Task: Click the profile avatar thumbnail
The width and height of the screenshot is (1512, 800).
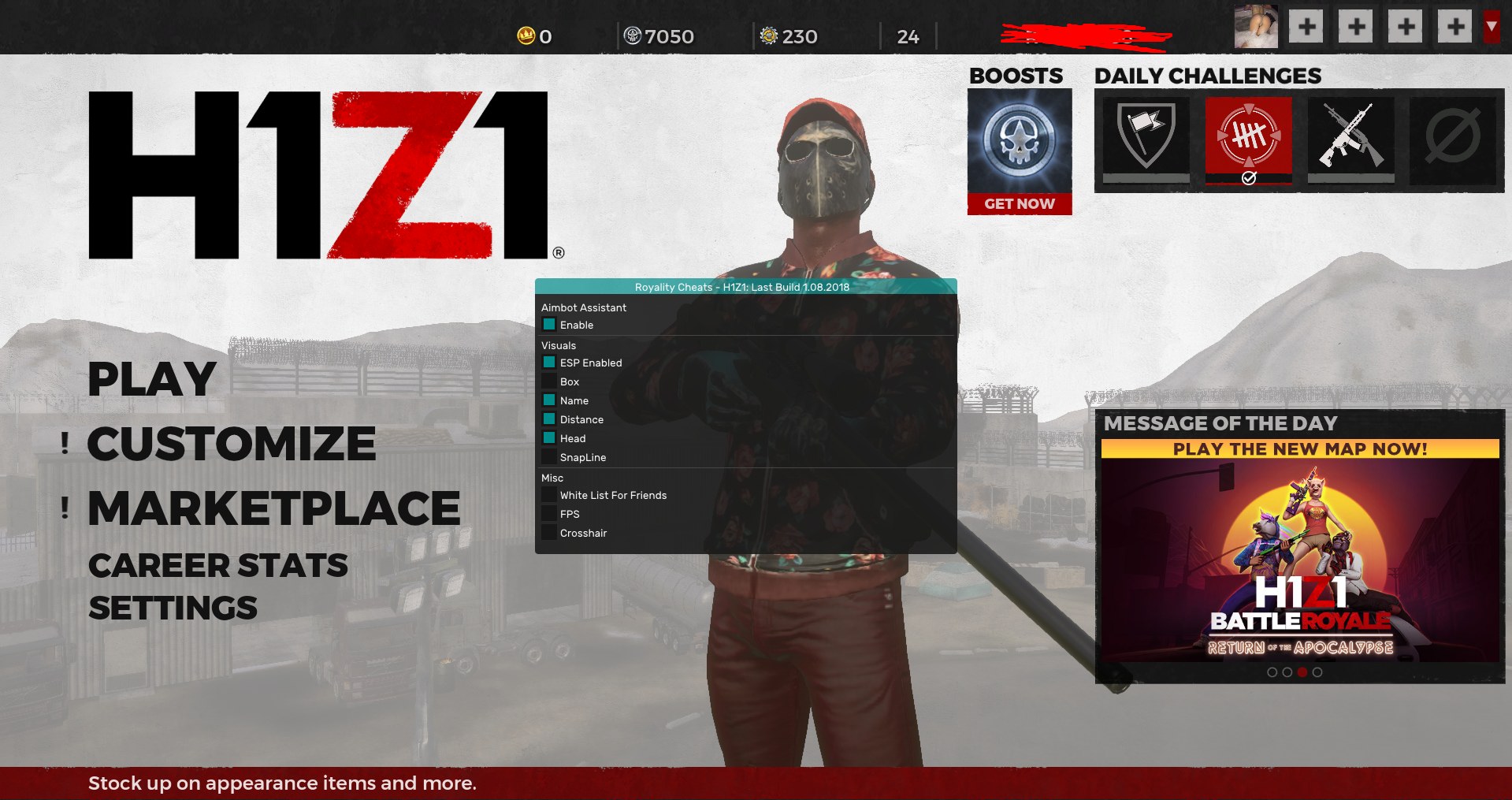Action: pyautogui.click(x=1256, y=26)
